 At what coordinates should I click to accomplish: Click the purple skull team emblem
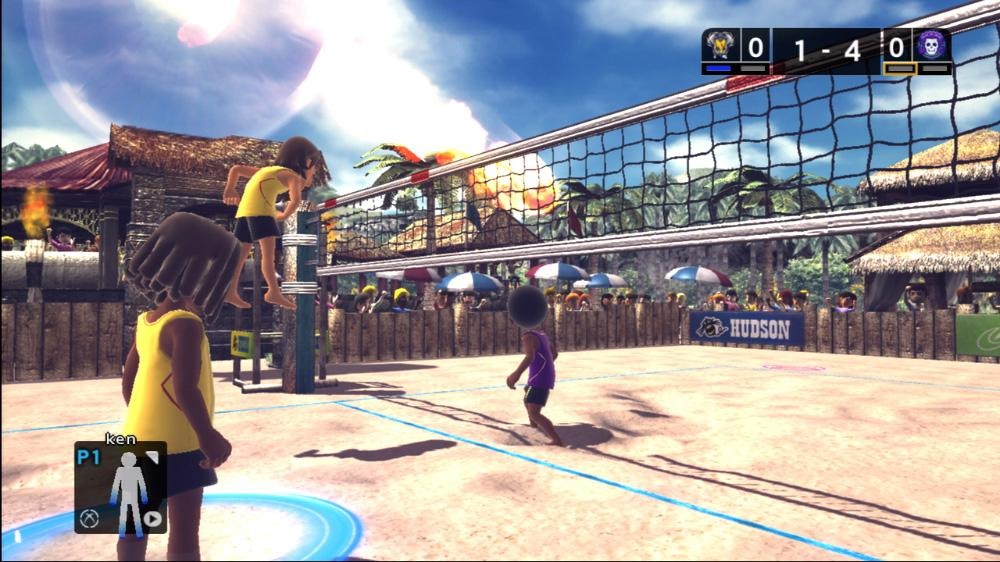pyautogui.click(x=931, y=46)
